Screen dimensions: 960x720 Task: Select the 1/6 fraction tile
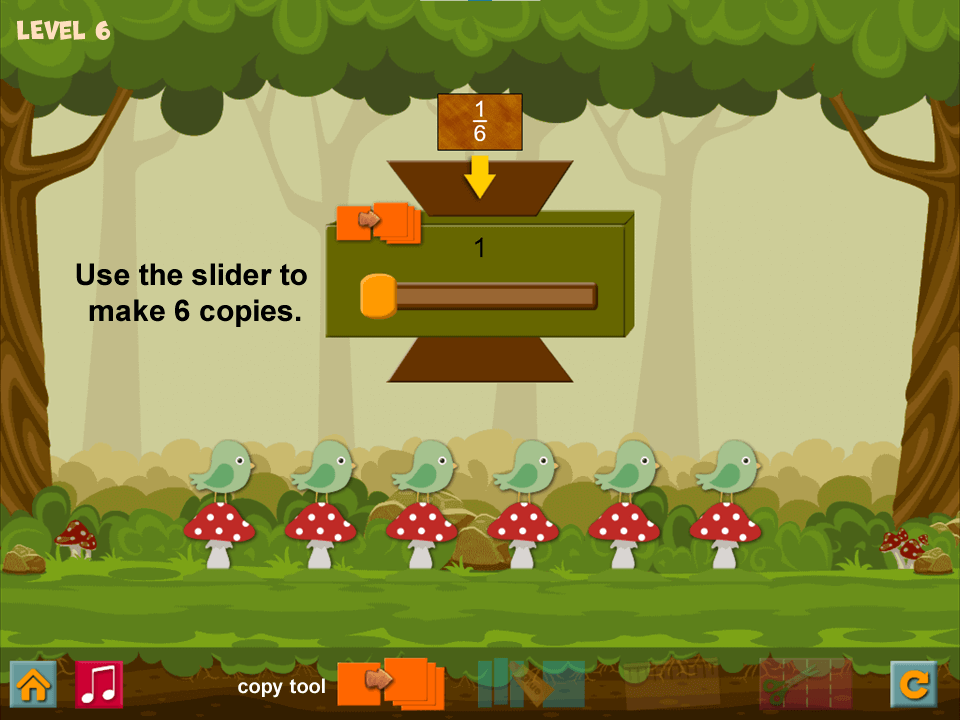[x=479, y=122]
